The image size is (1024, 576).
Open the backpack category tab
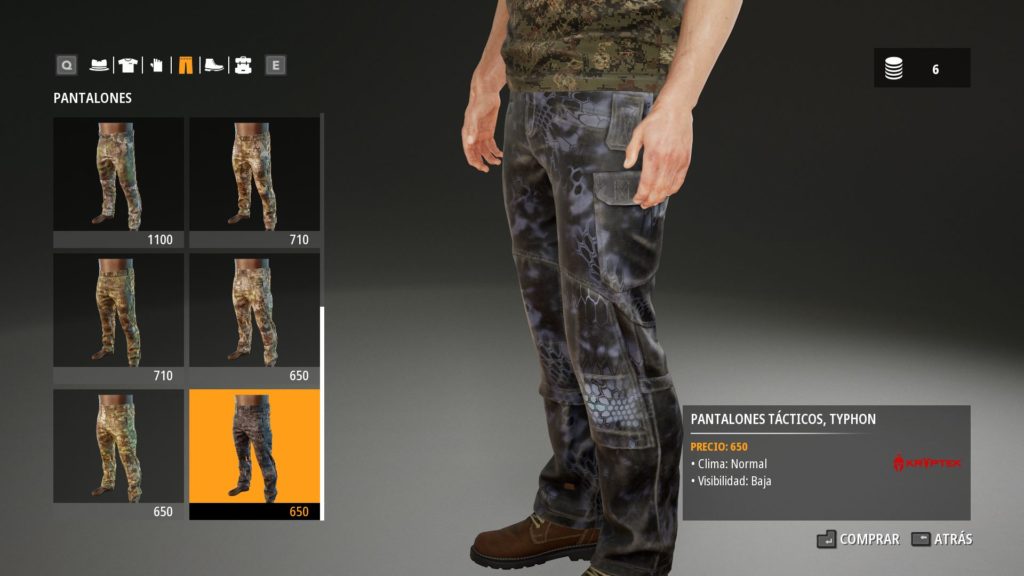pyautogui.click(x=242, y=66)
